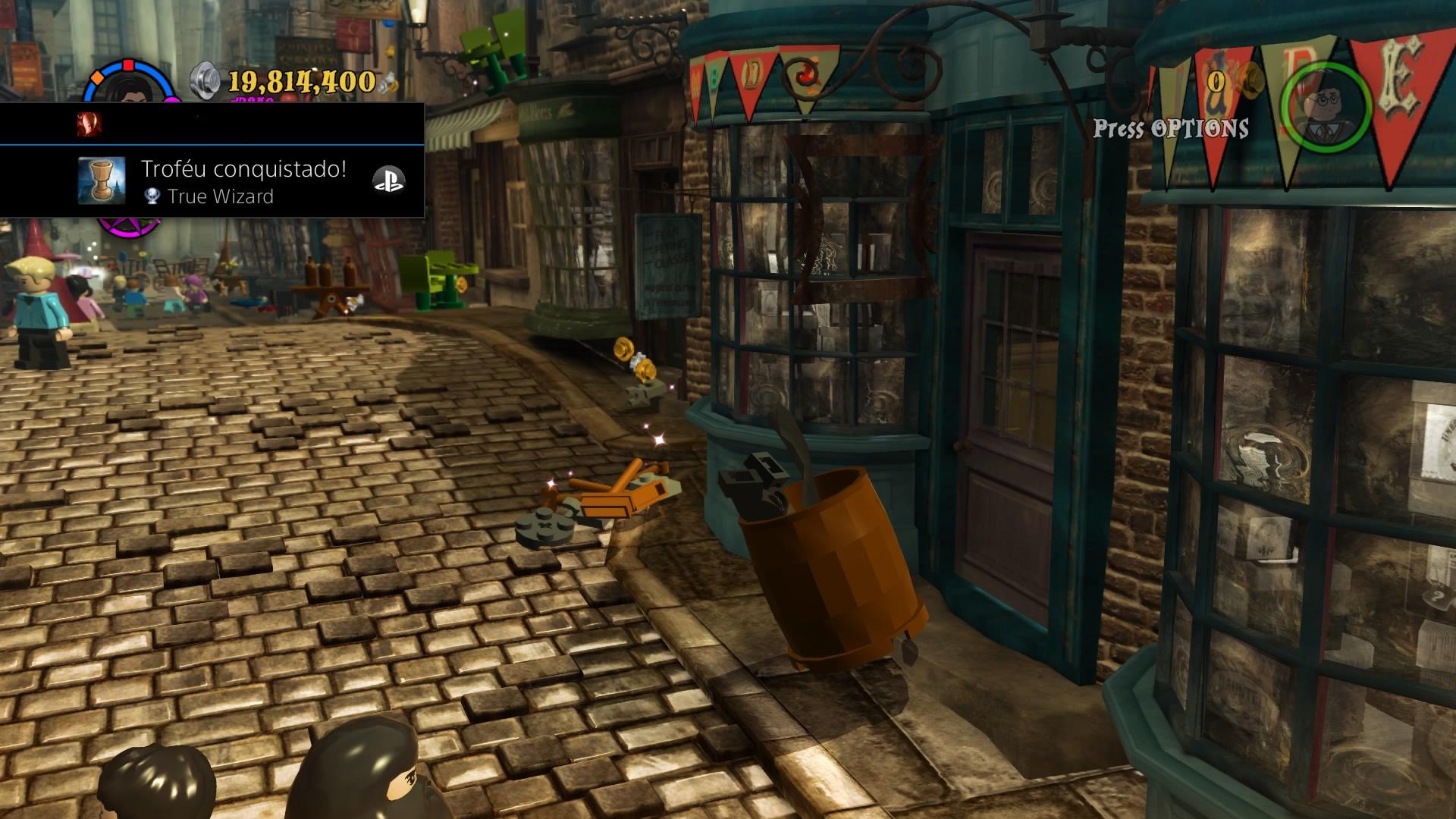Click the Goblet of Fire trophy thumbnail
1456x819 pixels.
click(x=101, y=181)
